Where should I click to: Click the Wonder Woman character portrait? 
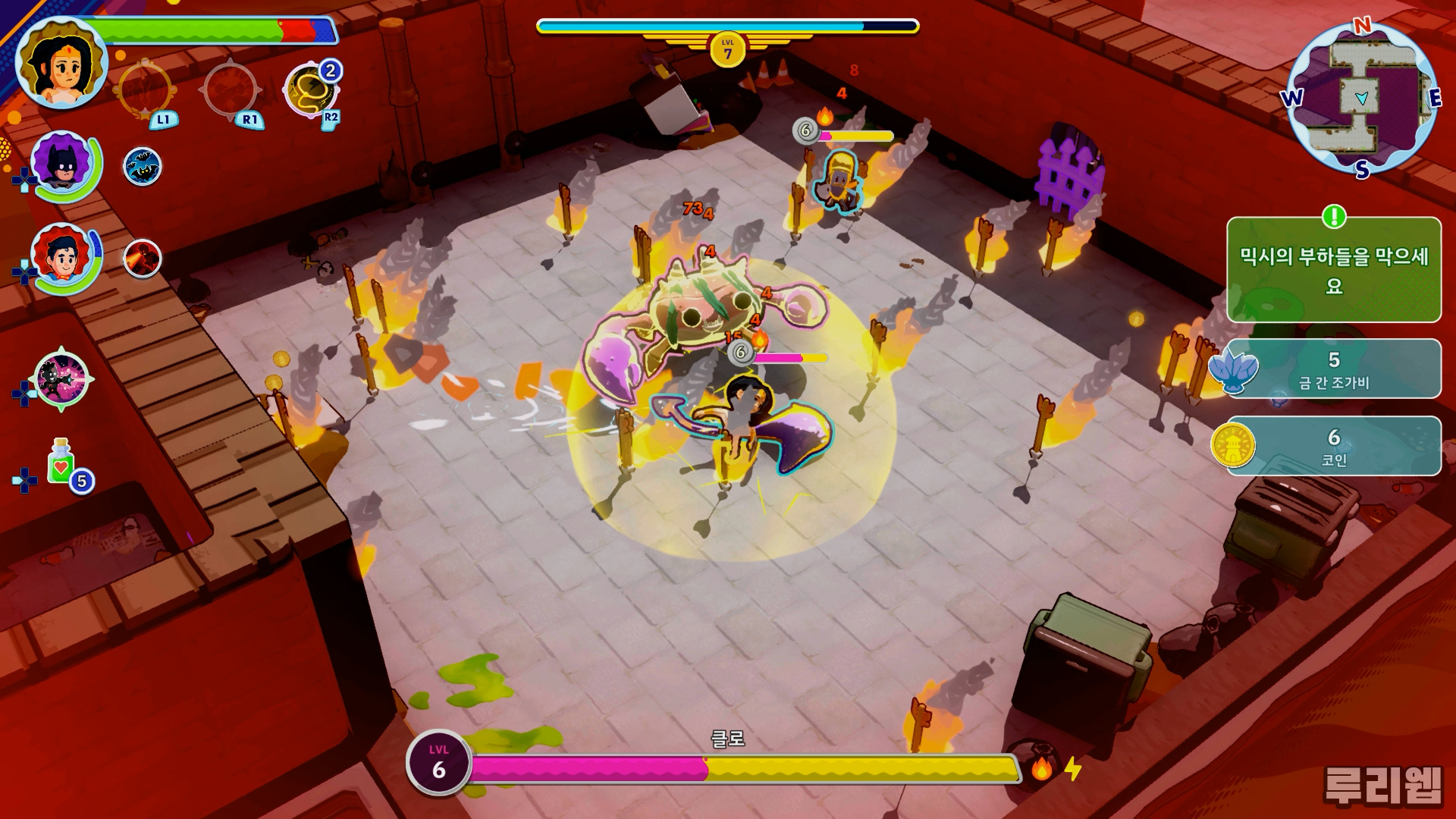pos(62,64)
